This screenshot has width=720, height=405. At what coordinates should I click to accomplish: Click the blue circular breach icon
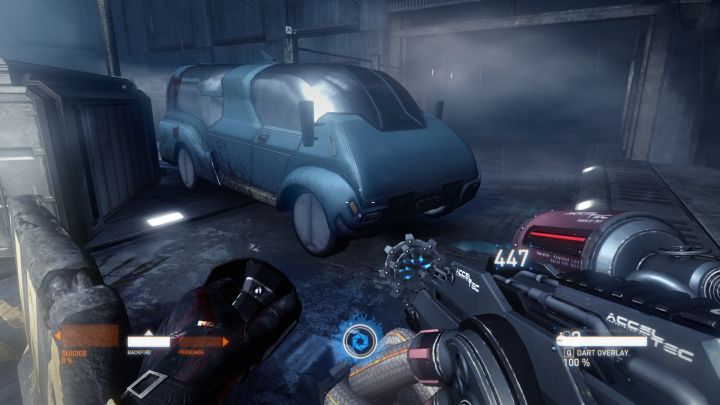[x=357, y=342]
